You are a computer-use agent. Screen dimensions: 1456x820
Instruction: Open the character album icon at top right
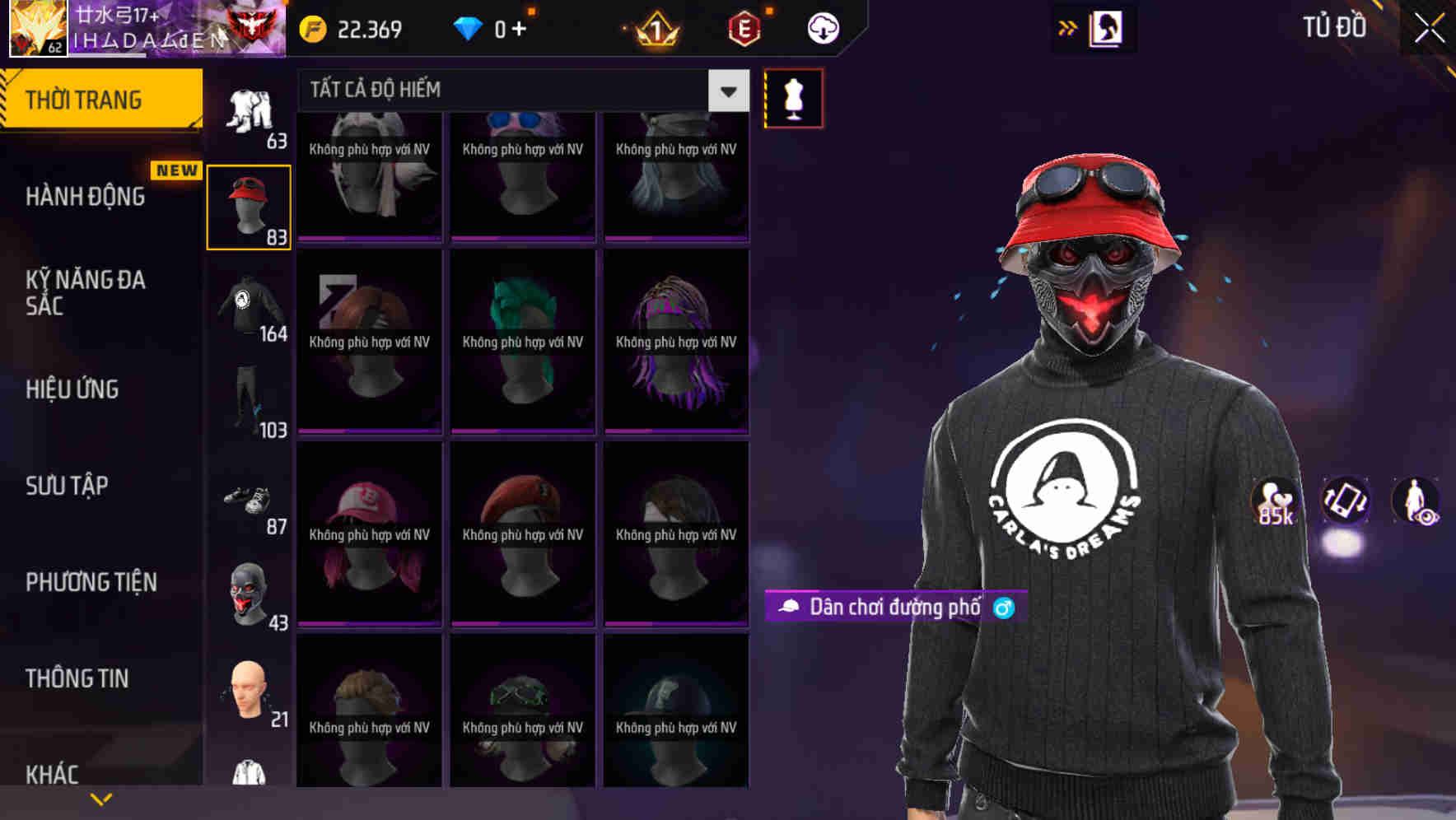(1104, 27)
